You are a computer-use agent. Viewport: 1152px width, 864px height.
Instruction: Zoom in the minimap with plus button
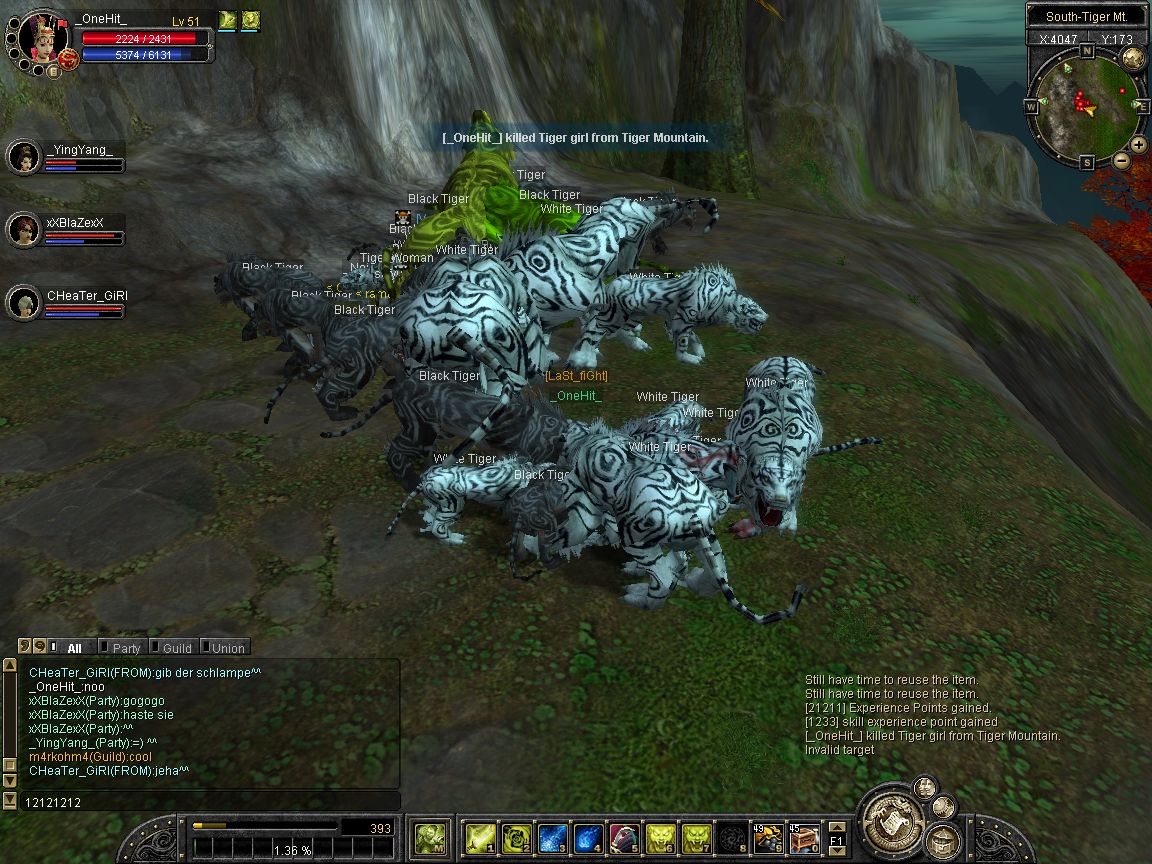pyautogui.click(x=1139, y=145)
